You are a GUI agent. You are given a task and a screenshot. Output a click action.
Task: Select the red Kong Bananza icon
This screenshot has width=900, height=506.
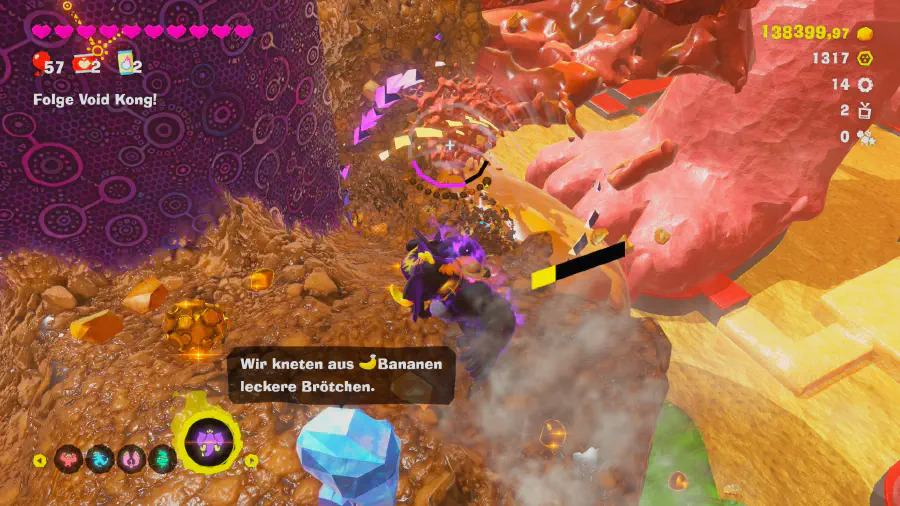(69, 460)
